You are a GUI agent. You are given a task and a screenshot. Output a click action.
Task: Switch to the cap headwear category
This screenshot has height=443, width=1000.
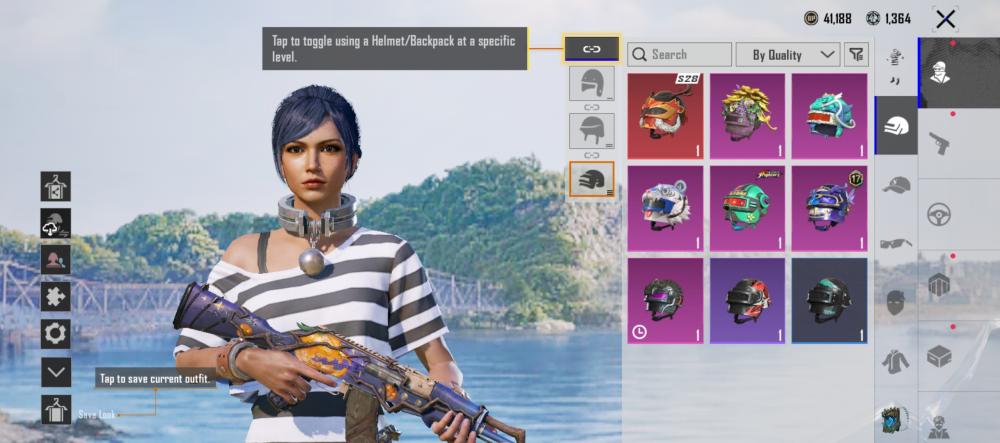896,184
